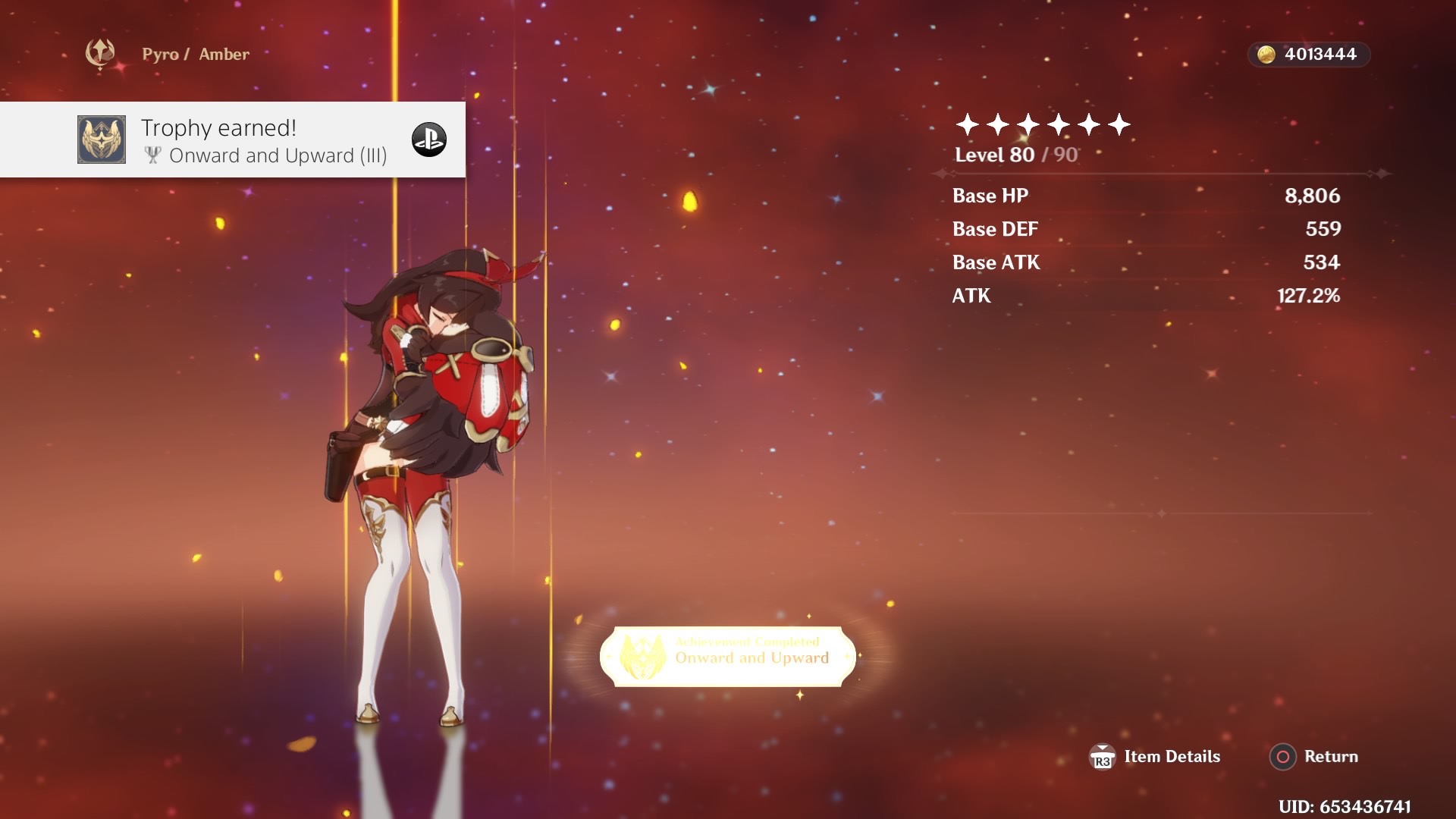
Task: Select the Pyro / Amber name label
Action: coord(195,54)
